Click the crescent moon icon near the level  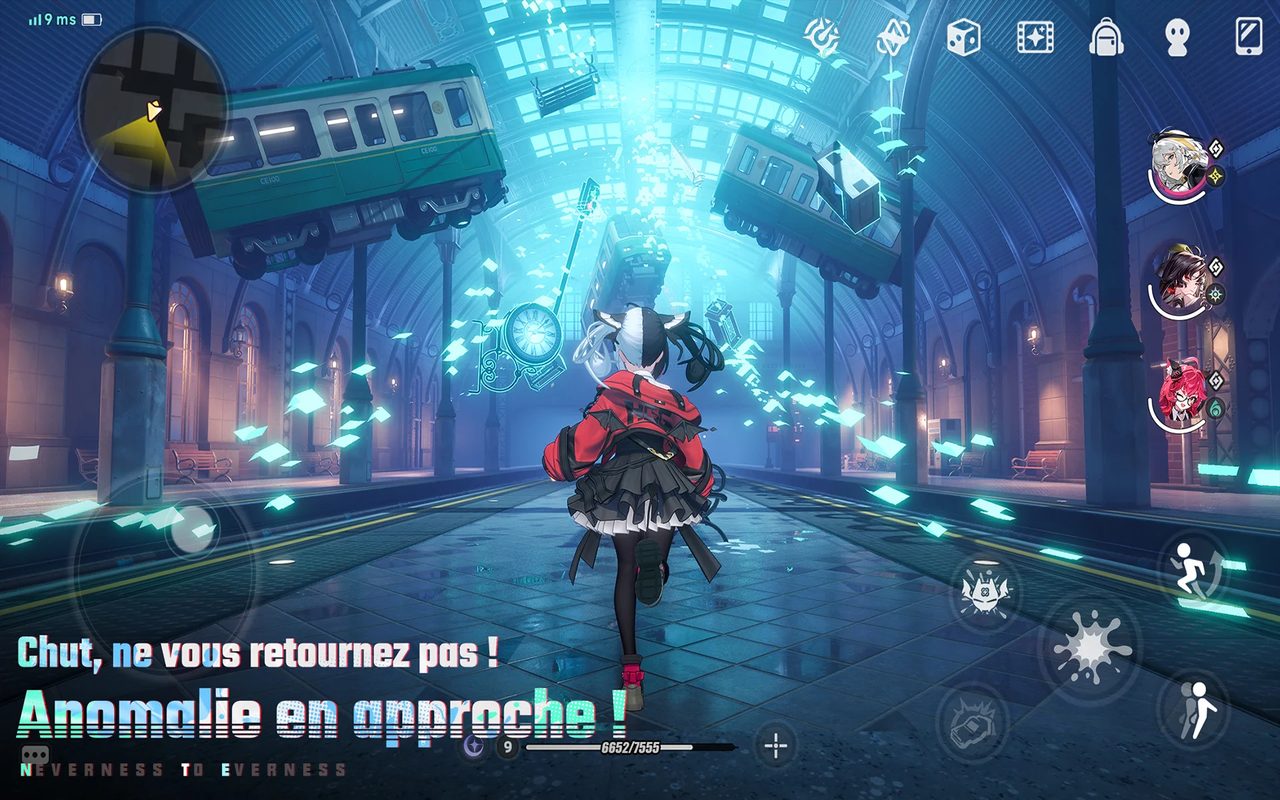[474, 745]
